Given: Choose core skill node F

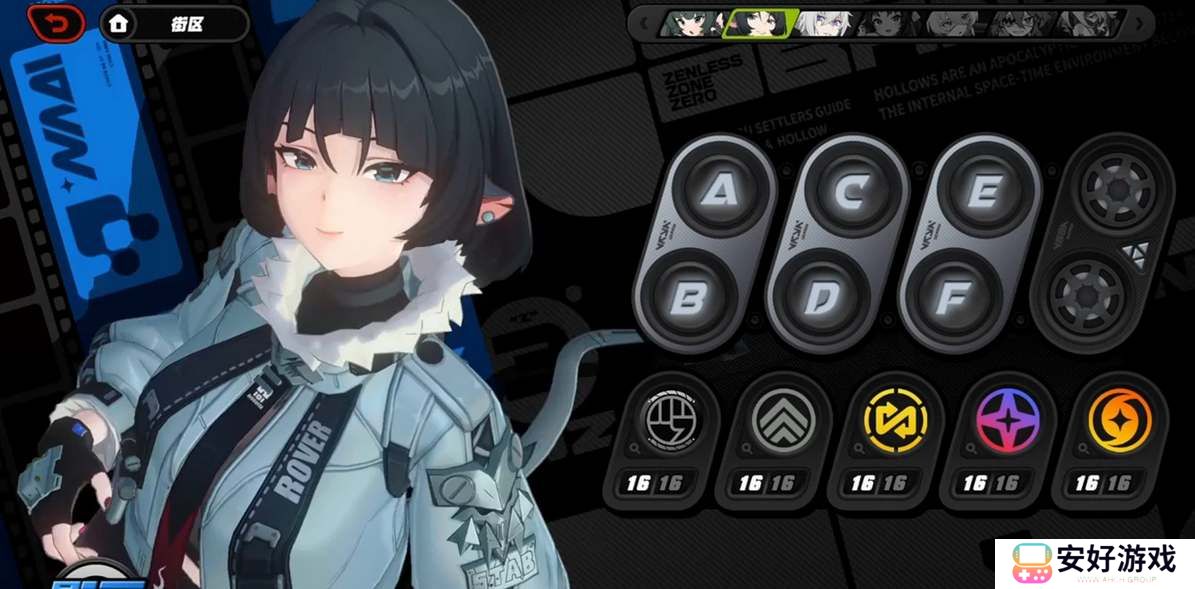Looking at the screenshot, I should click(955, 295).
